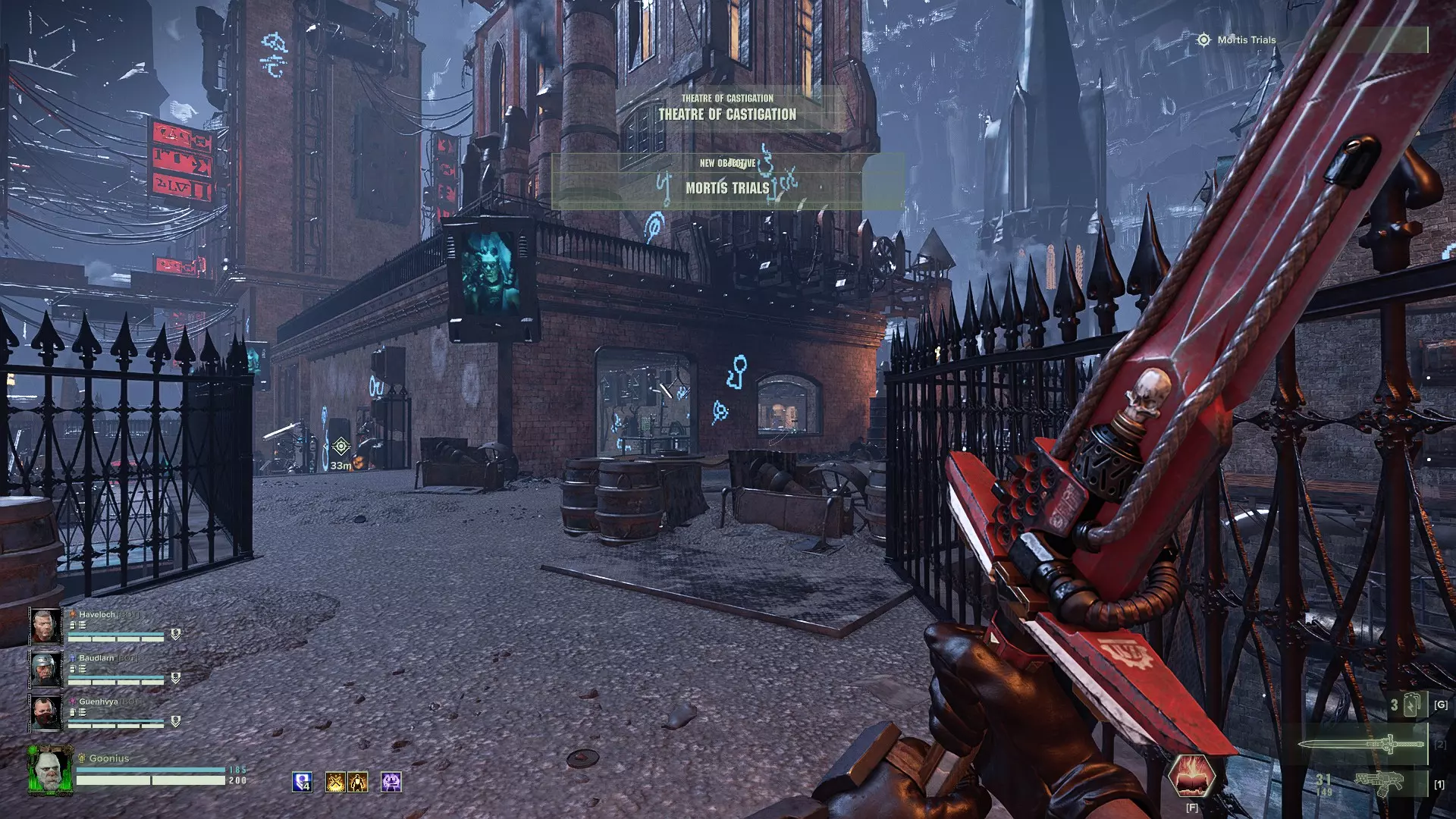Viewport: 1456px width, 819px height.
Task: Click Baudlarn's helmeted portrait
Action: 45,670
